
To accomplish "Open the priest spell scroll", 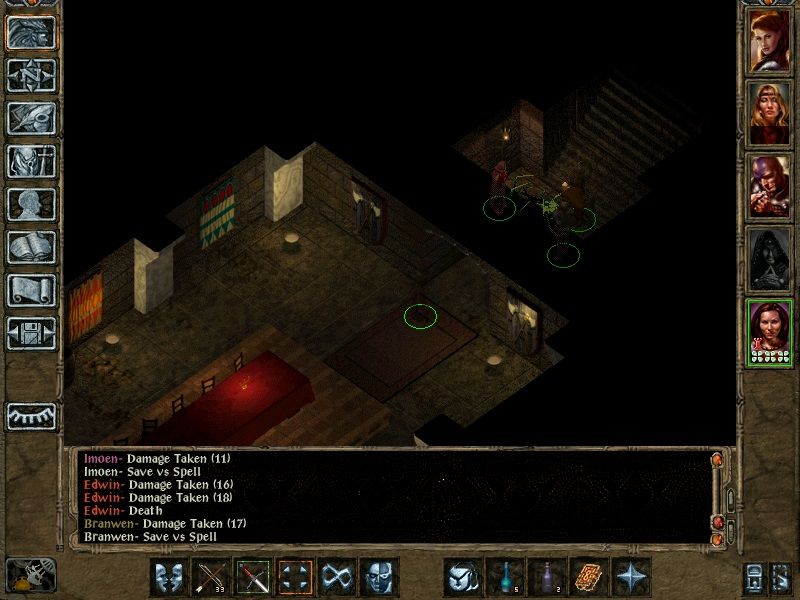I will click(x=32, y=290).
